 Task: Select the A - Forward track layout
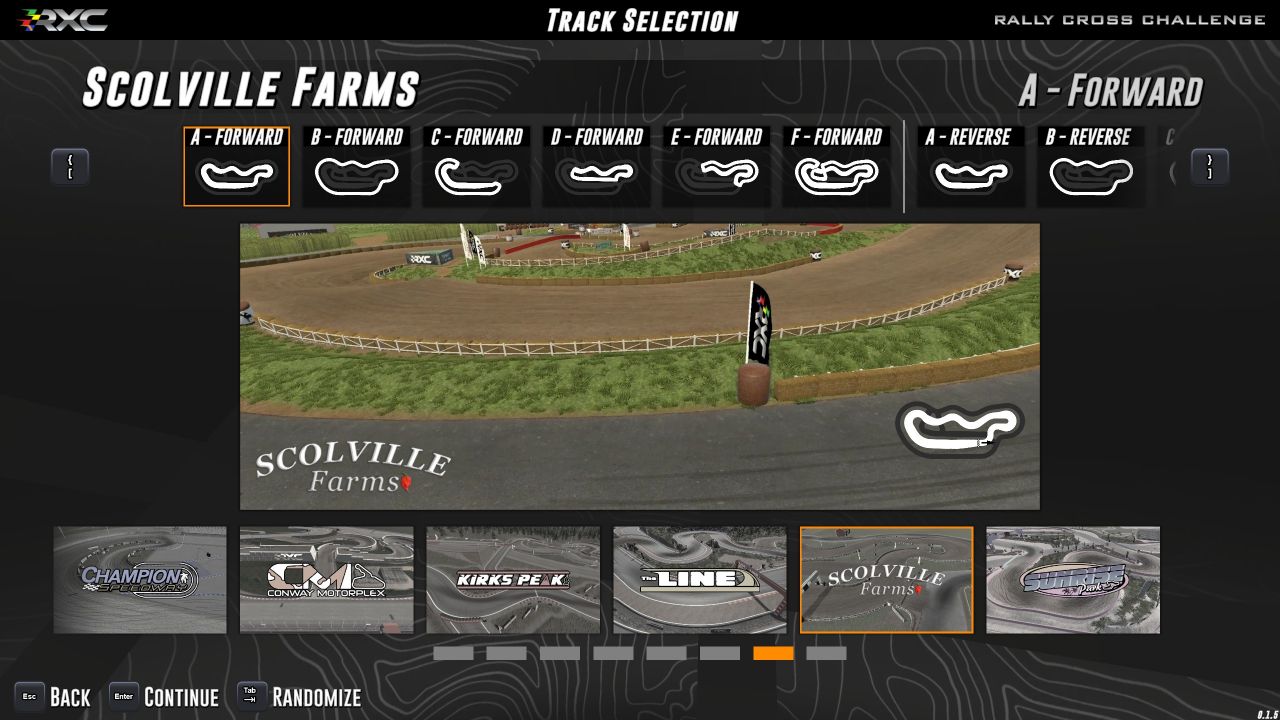(x=237, y=167)
